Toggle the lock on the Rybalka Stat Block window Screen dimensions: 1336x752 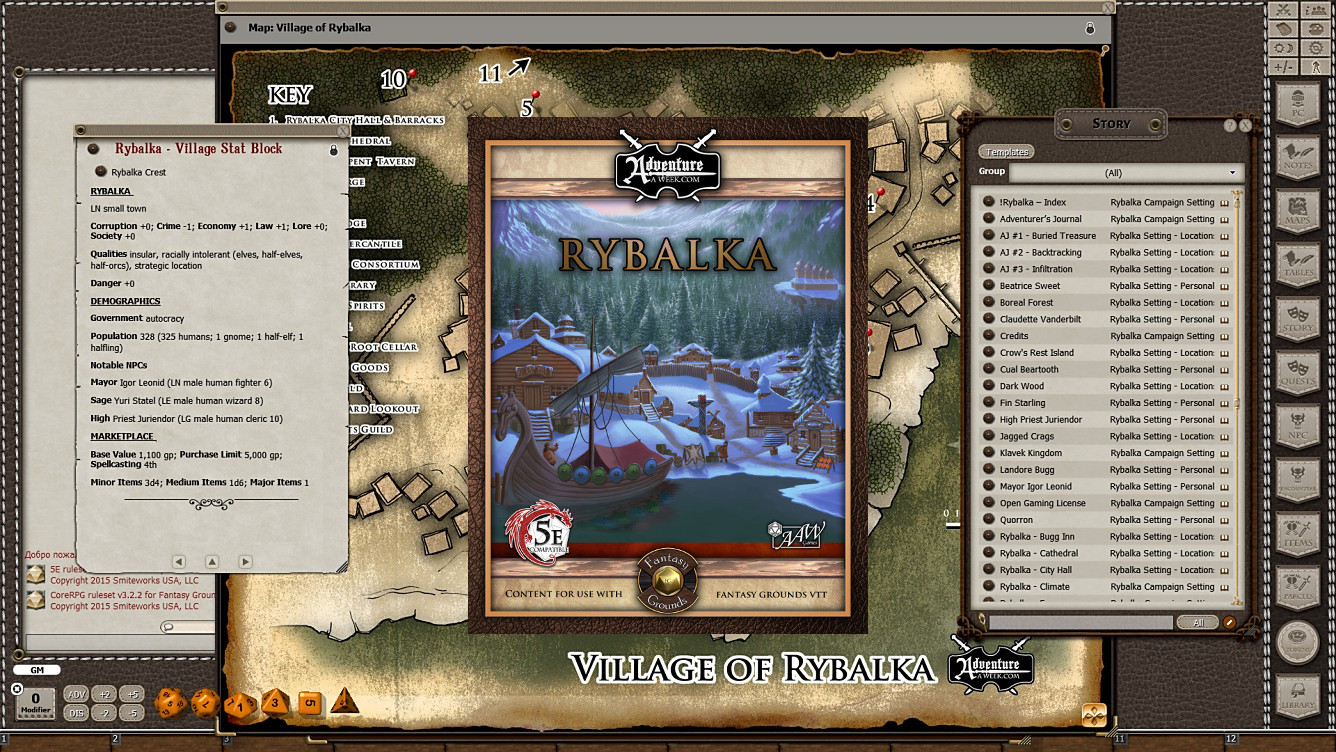335,148
